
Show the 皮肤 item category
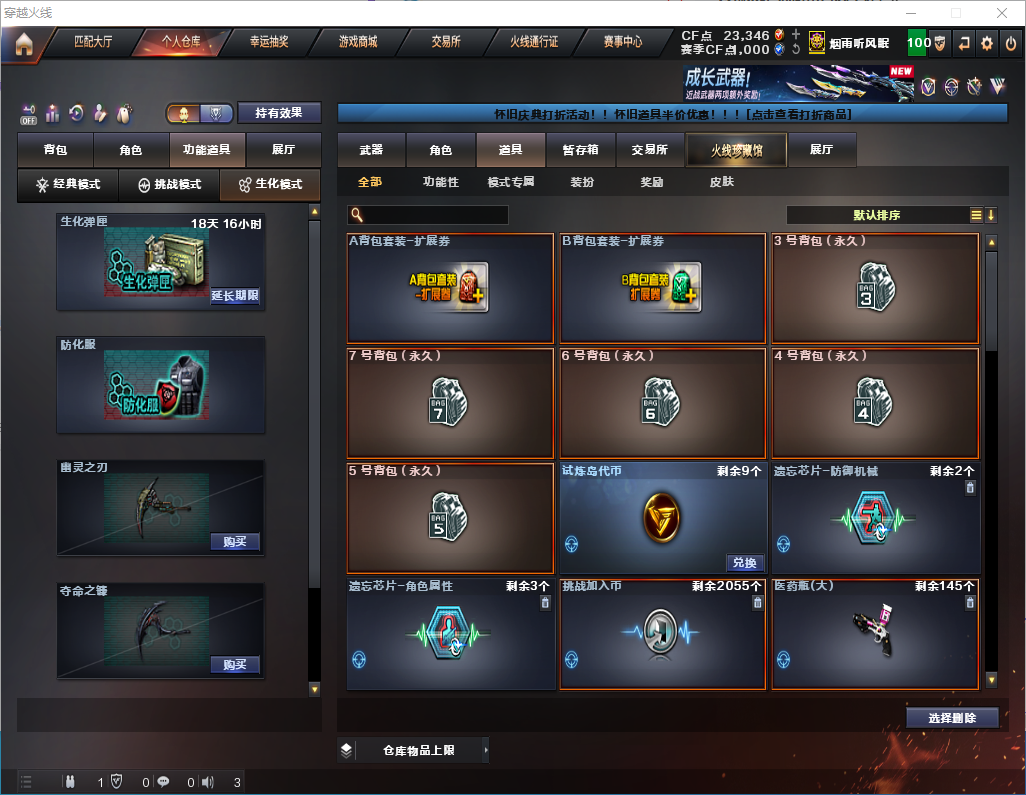pos(721,182)
